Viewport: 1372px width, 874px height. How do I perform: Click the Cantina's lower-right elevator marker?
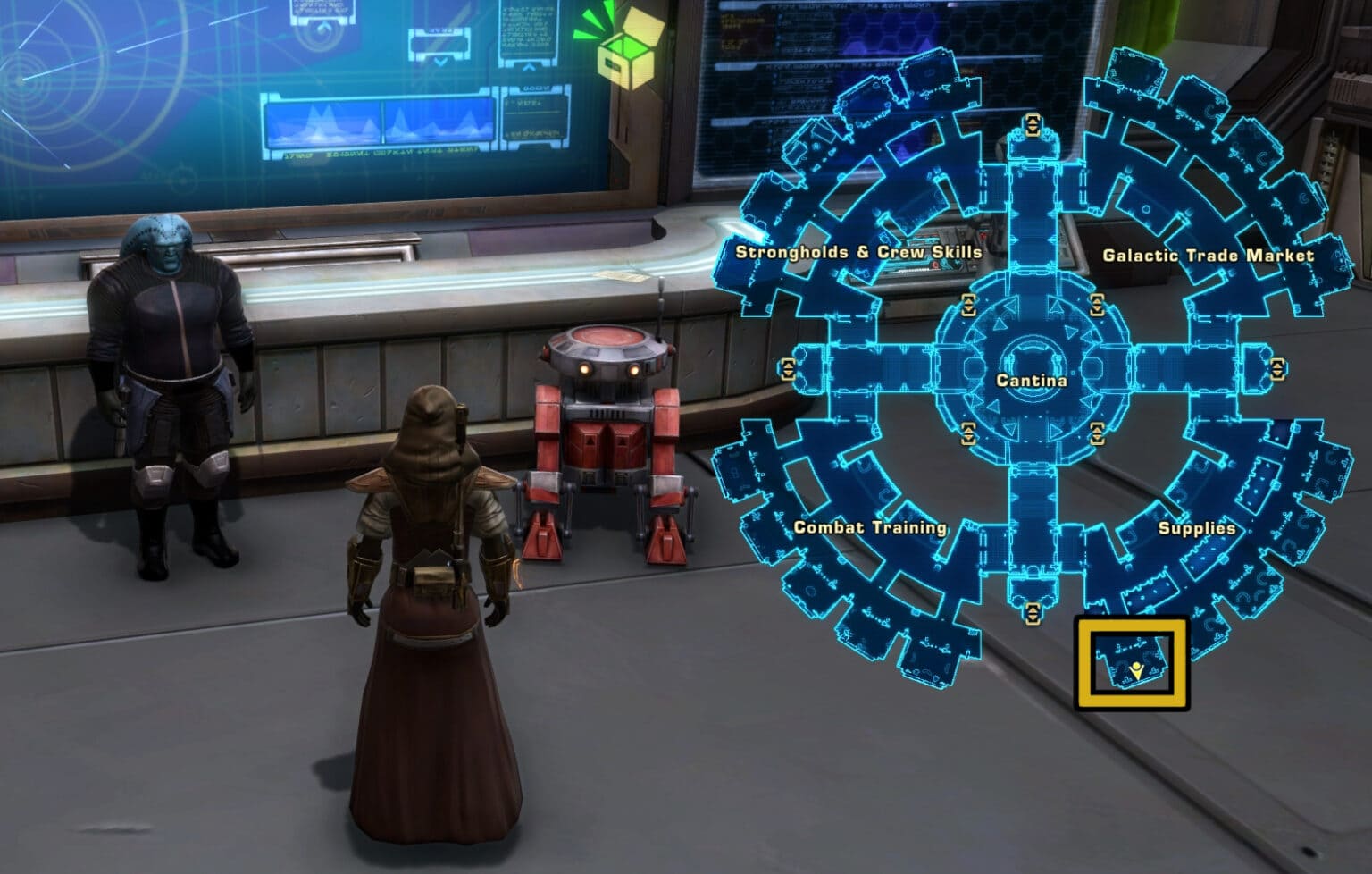point(1098,433)
